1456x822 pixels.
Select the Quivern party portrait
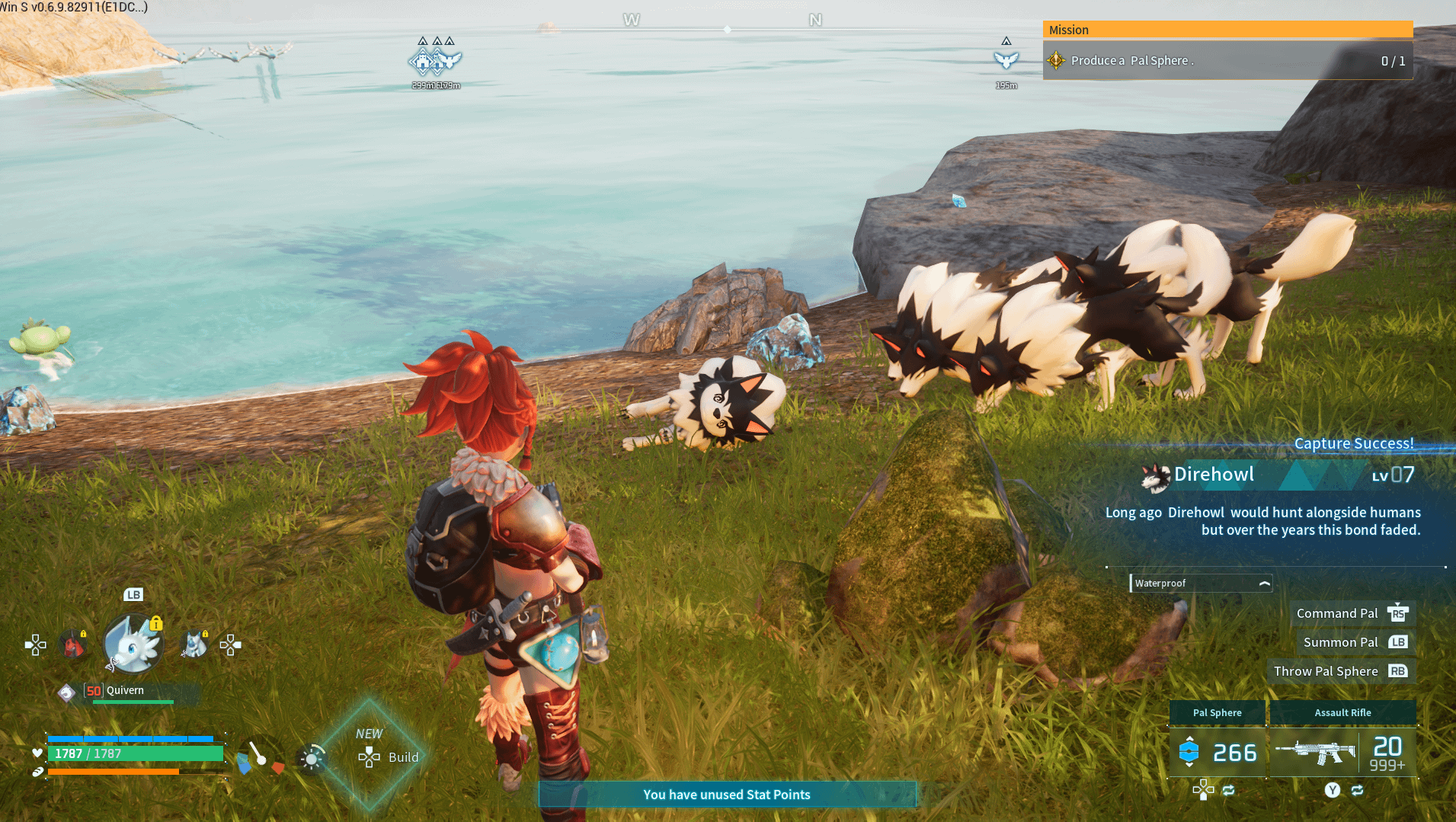coord(133,644)
